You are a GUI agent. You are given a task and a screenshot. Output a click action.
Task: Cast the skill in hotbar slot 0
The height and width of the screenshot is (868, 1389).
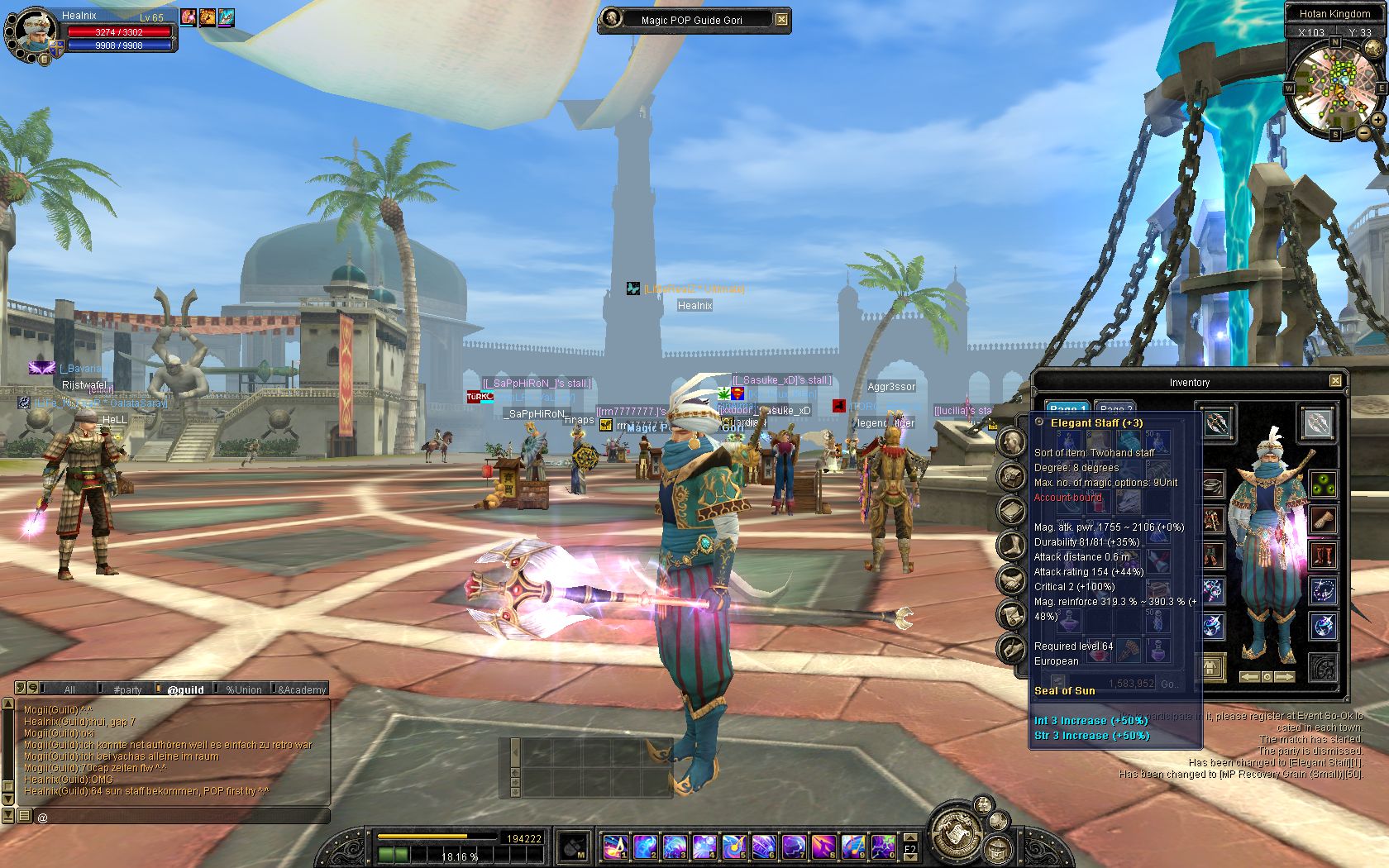pos(883,847)
